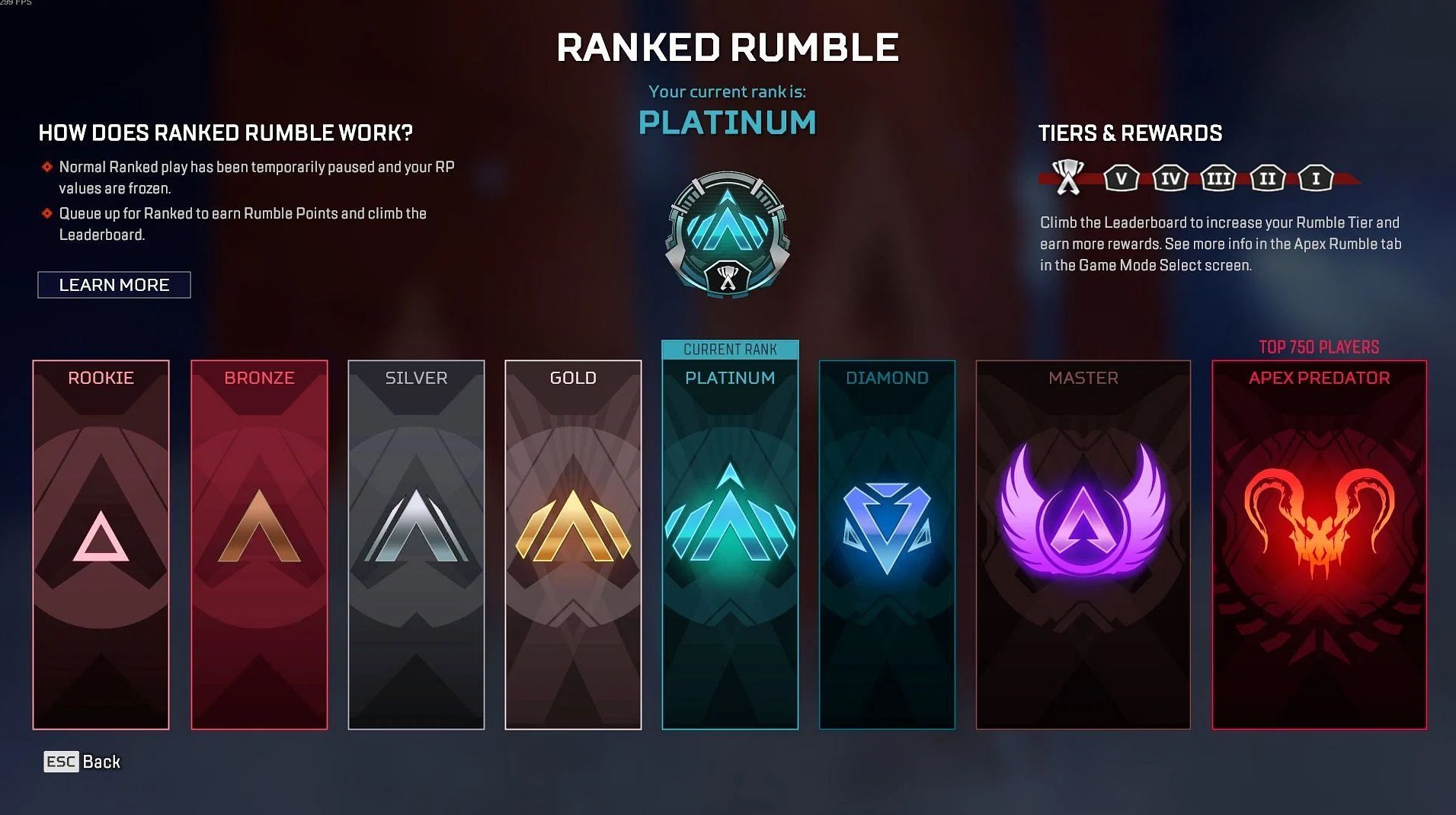Select the current Platinum rank card

(730, 544)
